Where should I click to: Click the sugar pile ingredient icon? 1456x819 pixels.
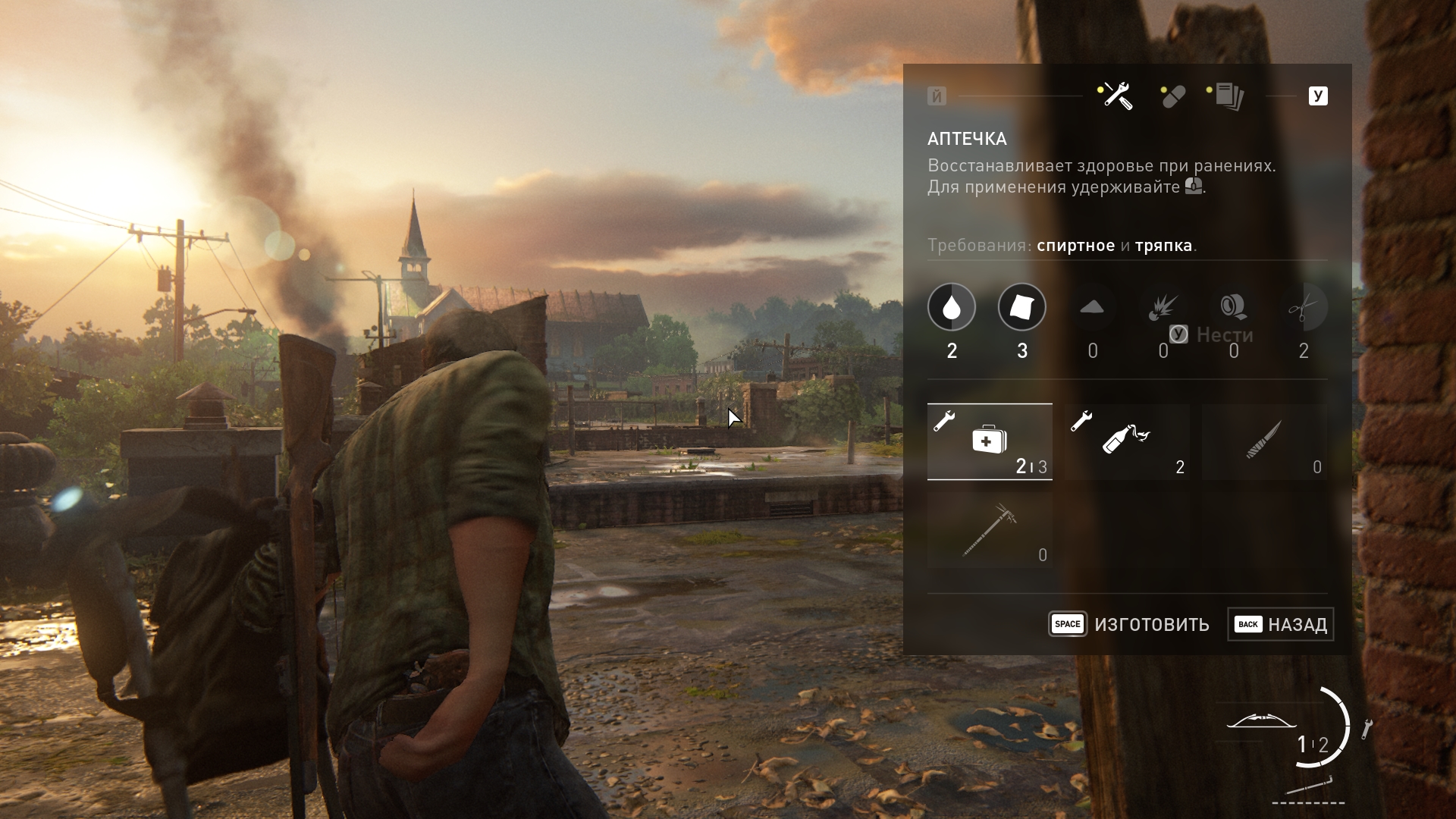coord(1092,307)
